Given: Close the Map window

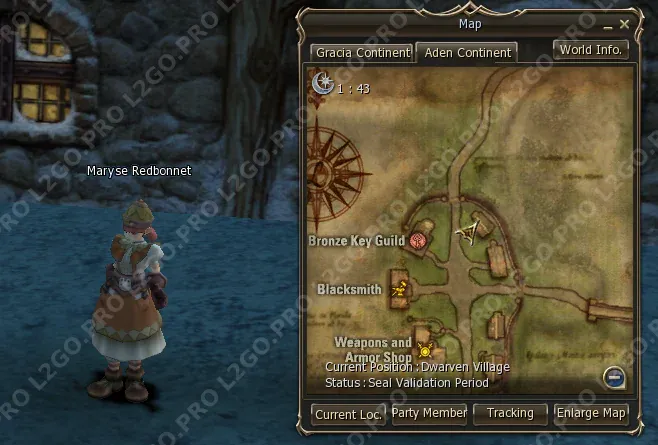Looking at the screenshot, I should click(x=624, y=23).
